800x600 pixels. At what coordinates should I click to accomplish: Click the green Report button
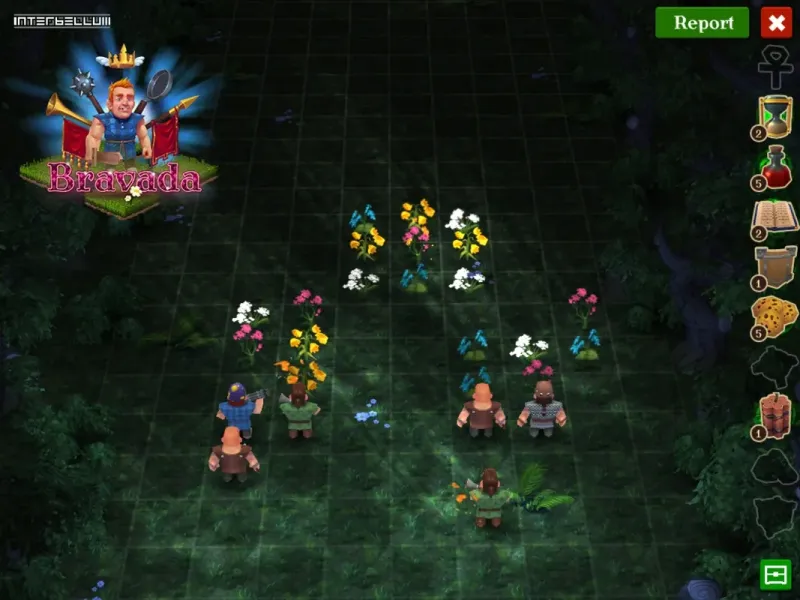(x=702, y=23)
